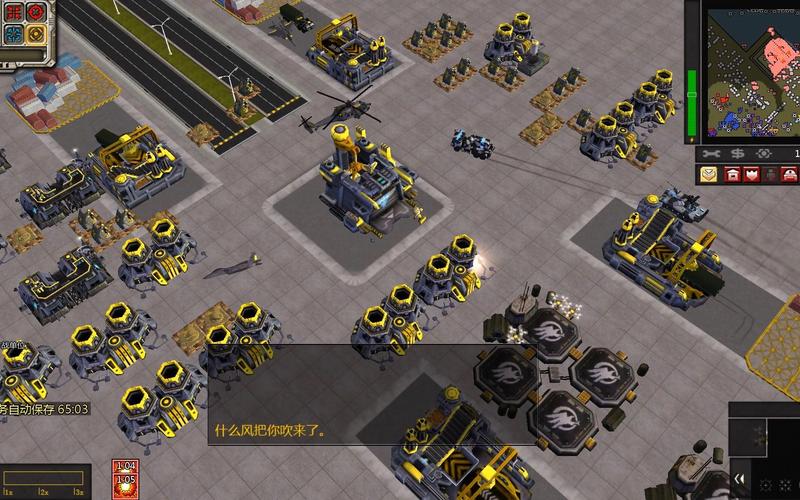Select the infantry production tab
800x500 pixels.
coord(771,175)
